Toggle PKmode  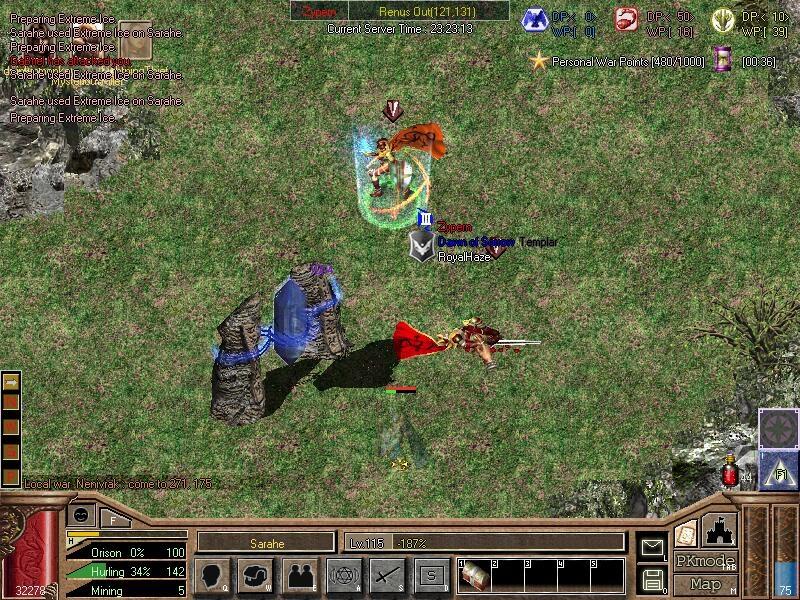[704, 561]
